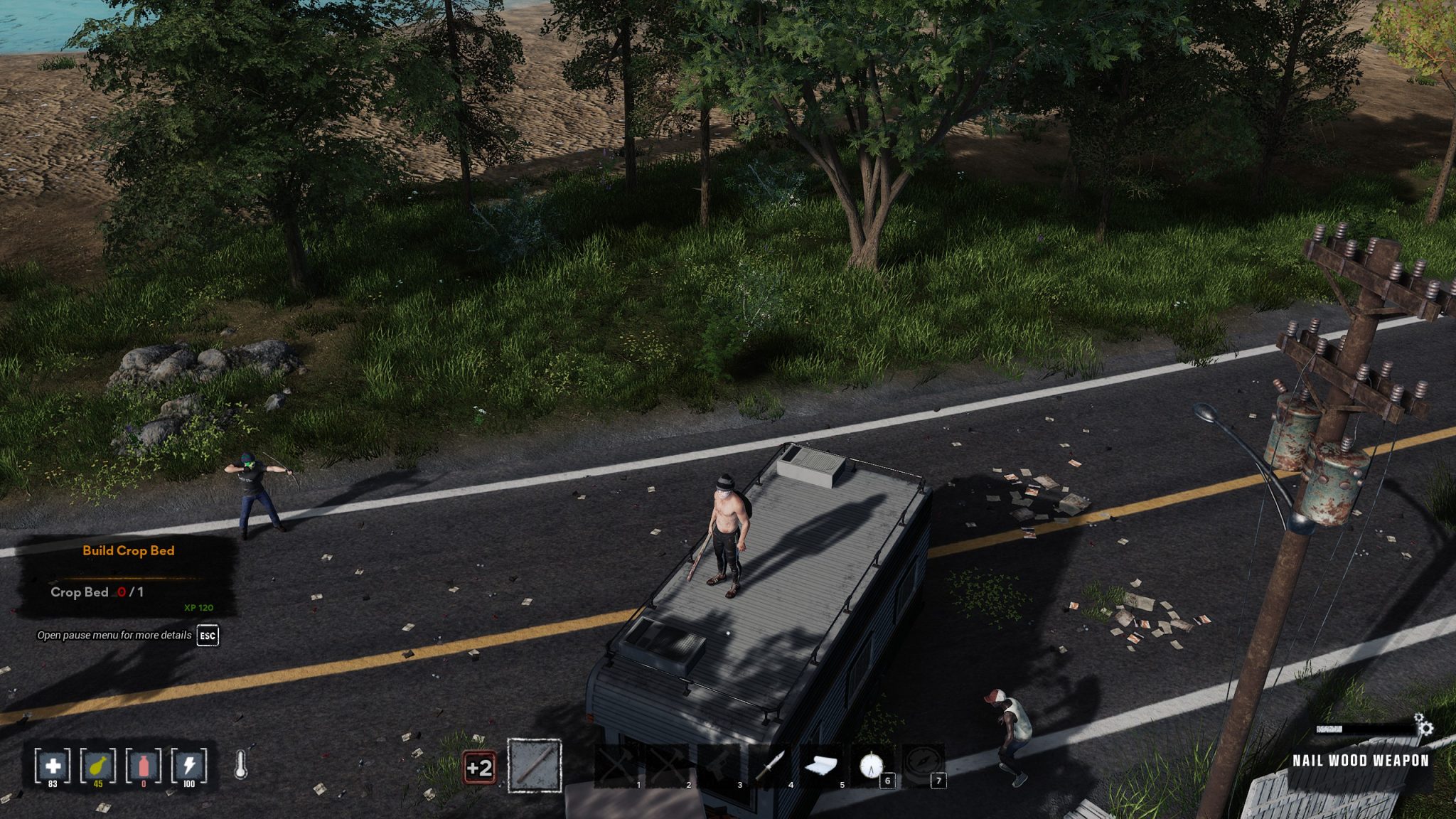This screenshot has width=1456, height=819.
Task: Pick the compass in hotbar slot 7
Action: pyautogui.click(x=923, y=766)
